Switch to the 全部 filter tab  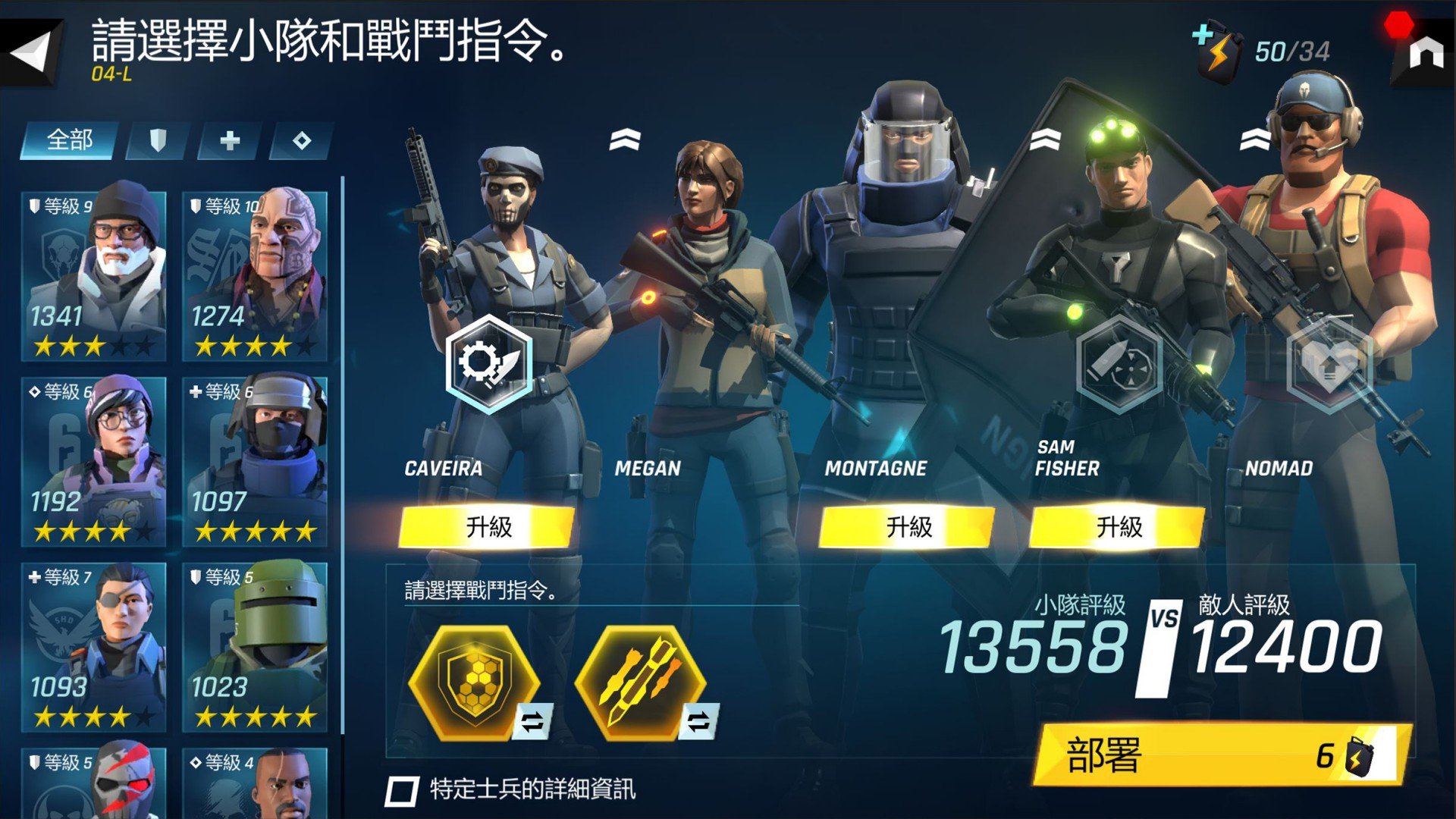pos(69,140)
